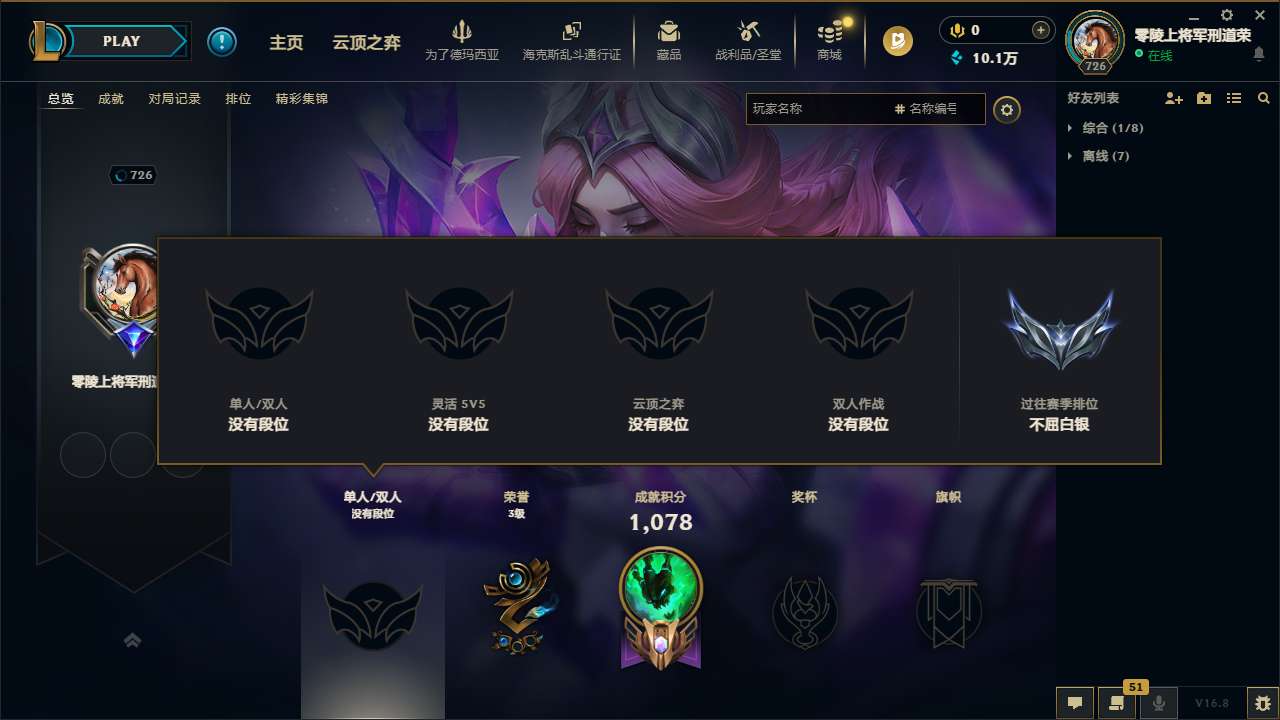1280x720 pixels.
Task: Open the 为了德玛西亚 event page
Action: pyautogui.click(x=460, y=40)
